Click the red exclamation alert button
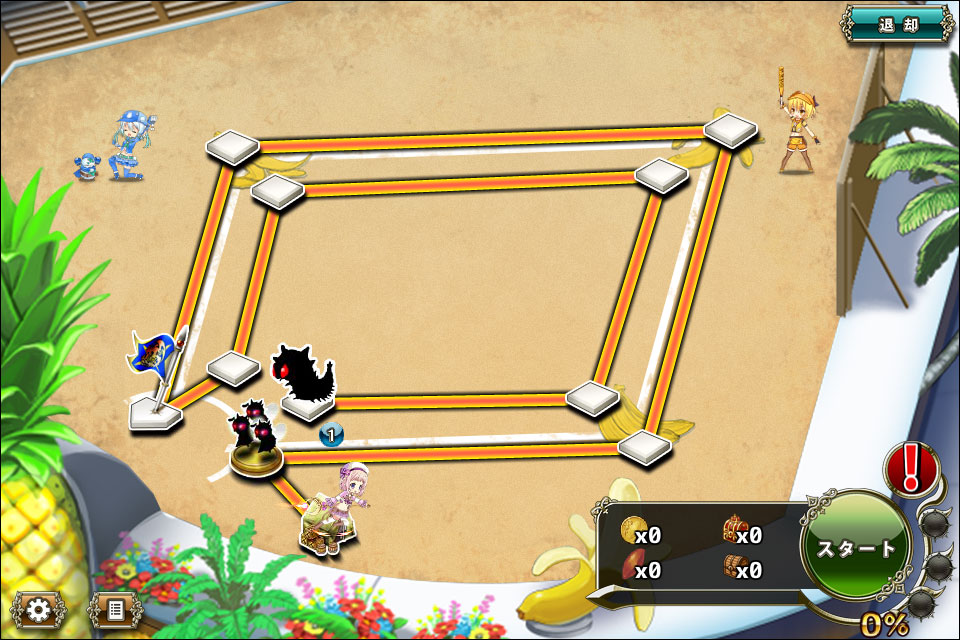 pos(910,468)
